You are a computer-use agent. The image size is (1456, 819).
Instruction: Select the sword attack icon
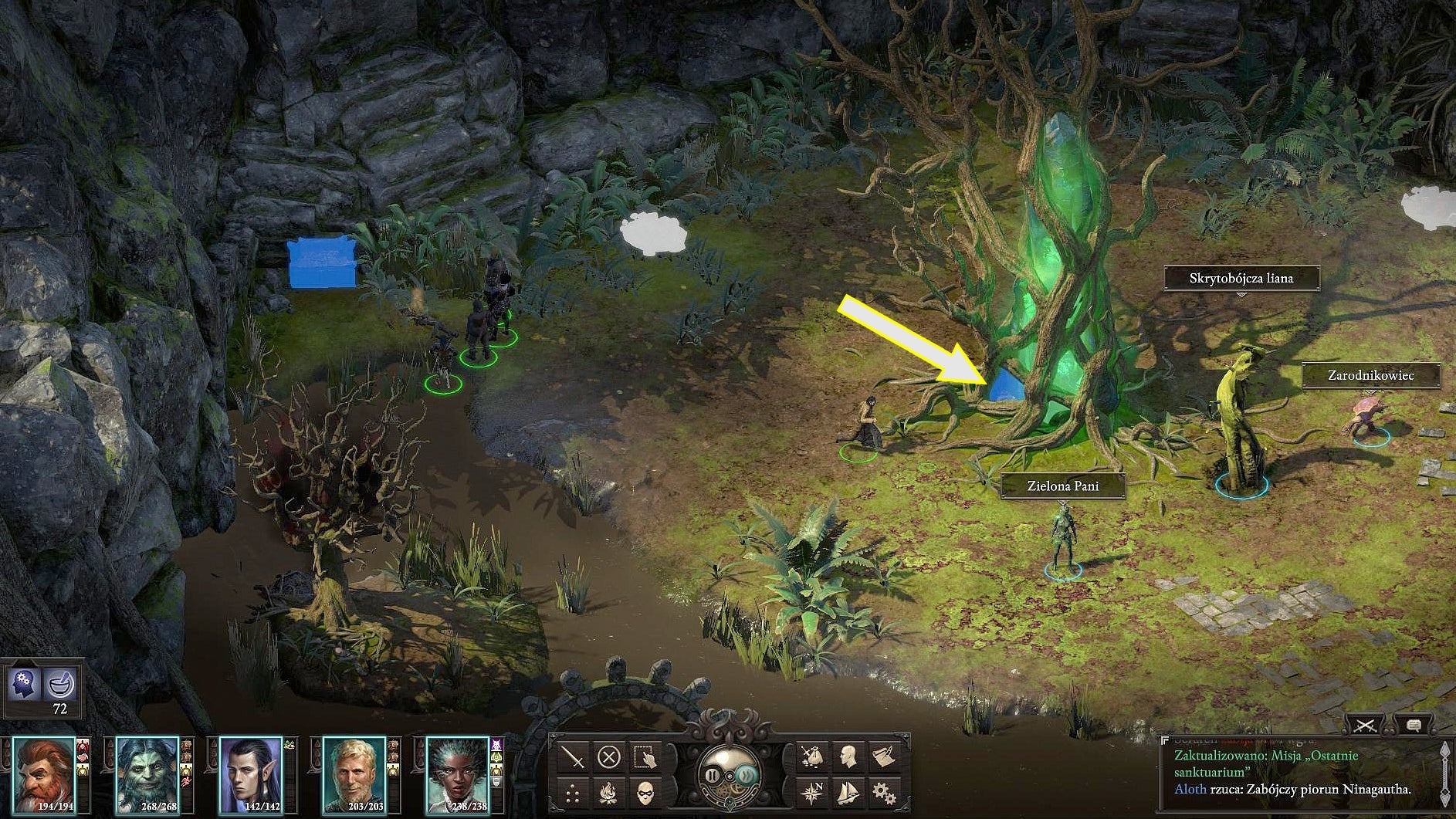(x=572, y=756)
